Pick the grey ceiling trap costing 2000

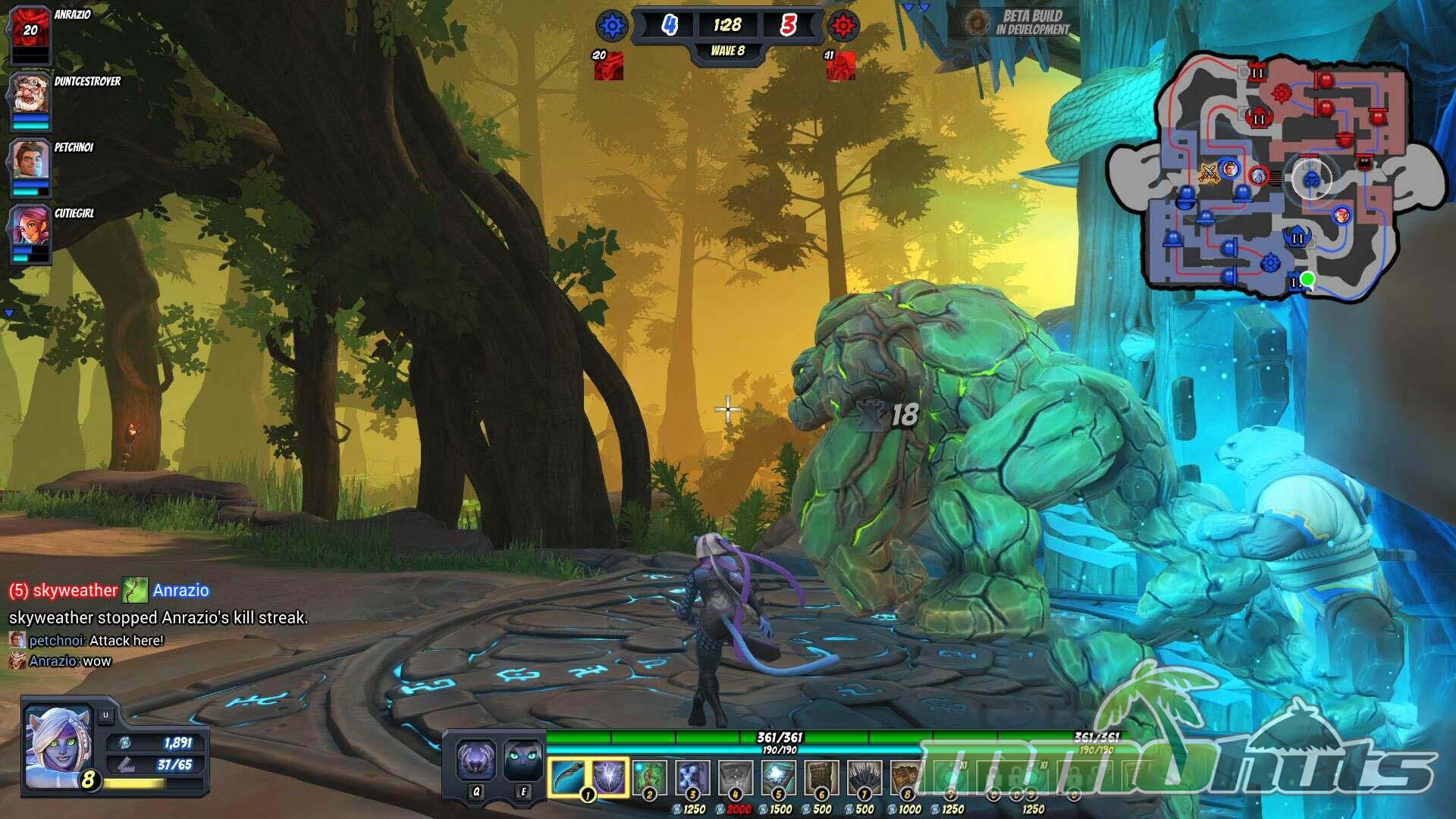[735, 778]
